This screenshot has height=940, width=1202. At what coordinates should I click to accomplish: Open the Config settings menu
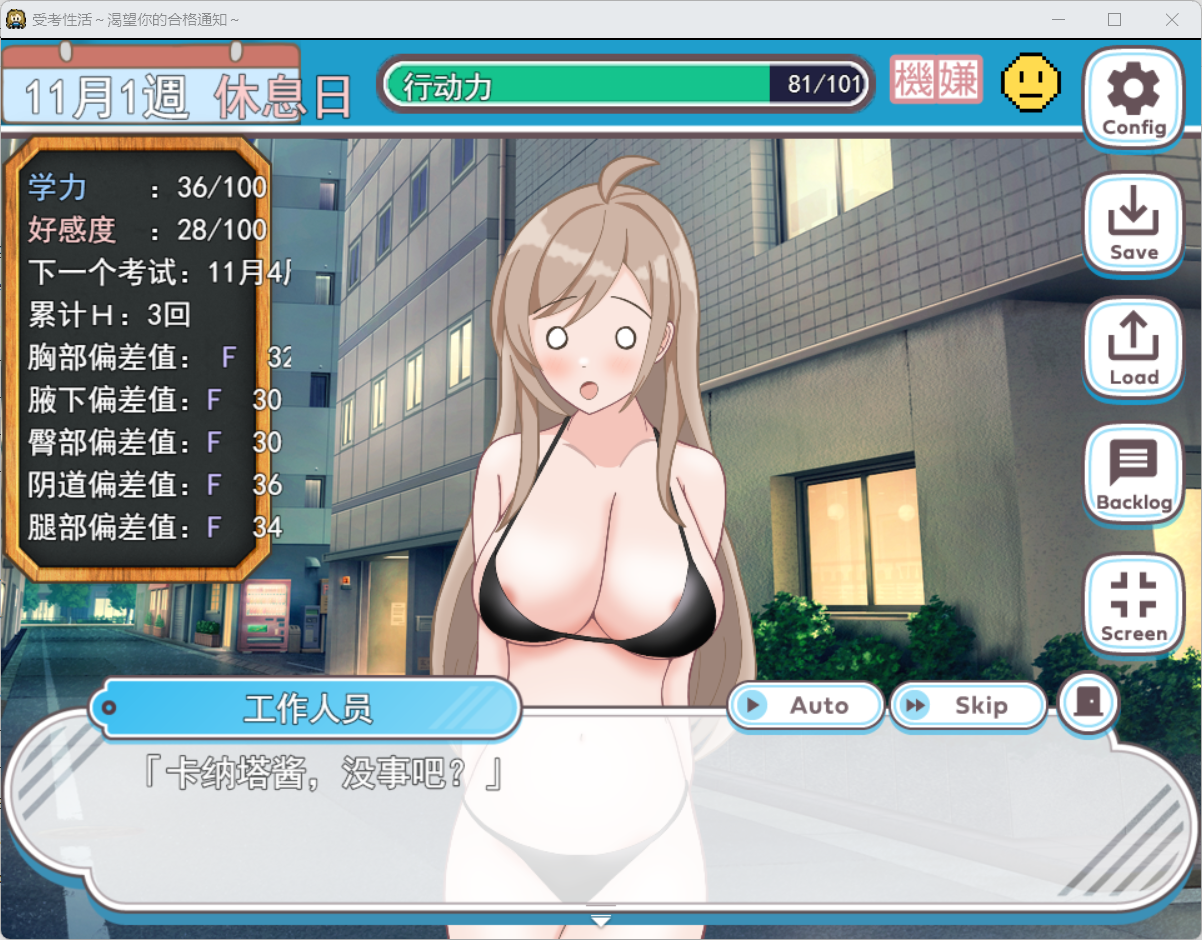[1134, 98]
